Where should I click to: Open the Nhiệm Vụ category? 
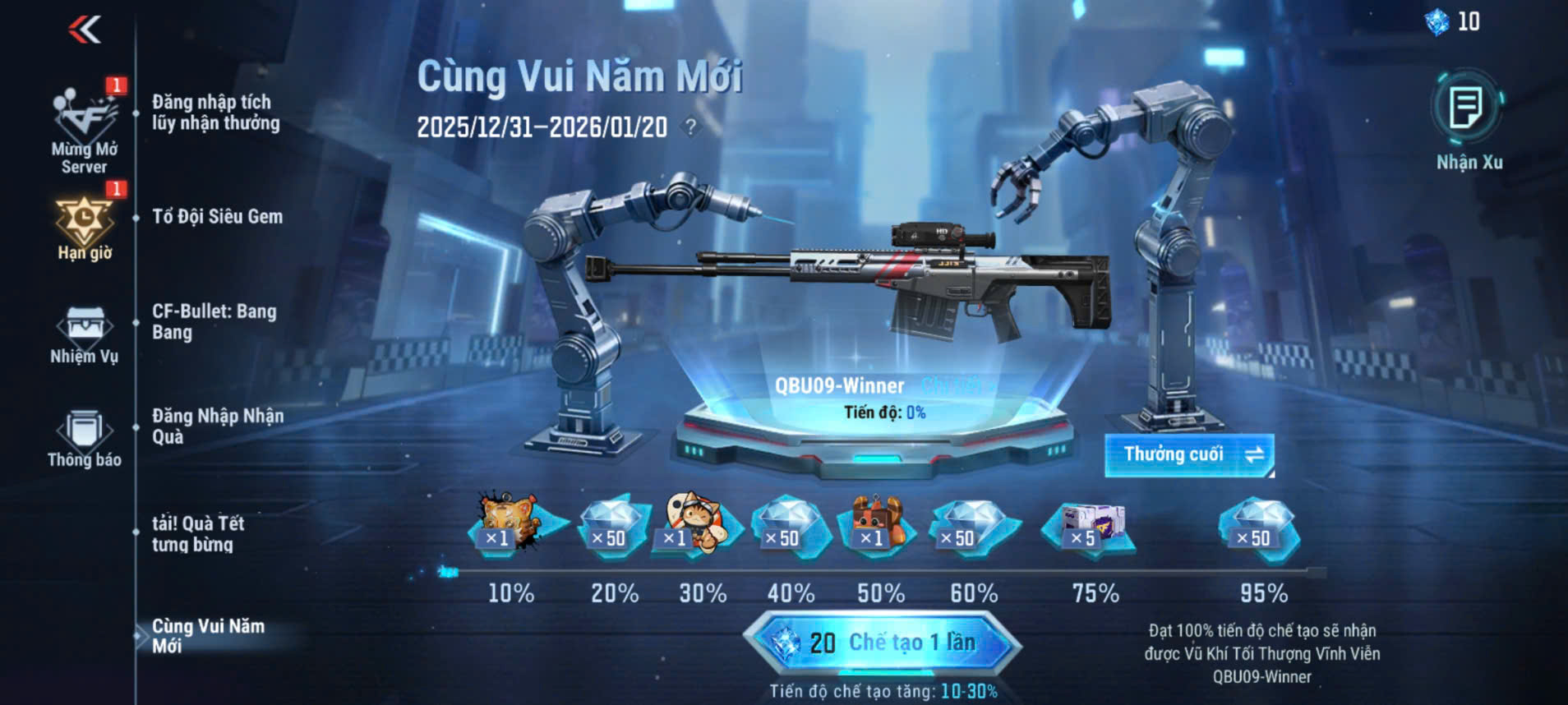click(84, 334)
